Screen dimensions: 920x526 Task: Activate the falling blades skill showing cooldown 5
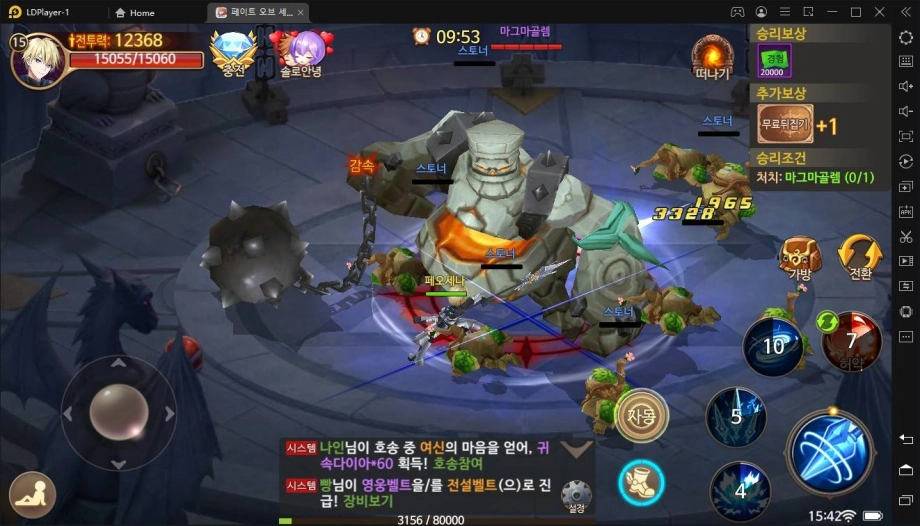737,416
